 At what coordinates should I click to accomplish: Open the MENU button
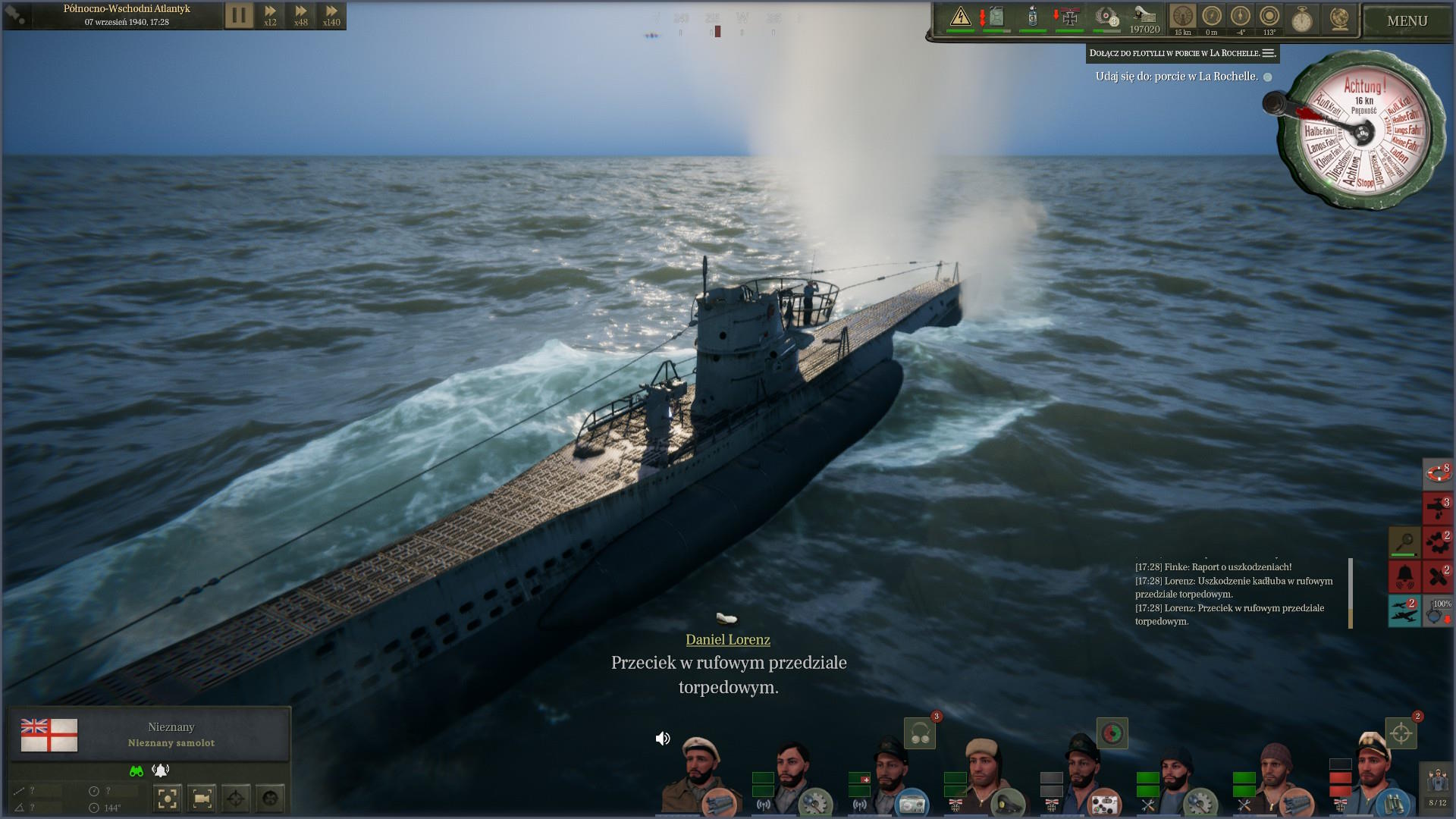1407,21
